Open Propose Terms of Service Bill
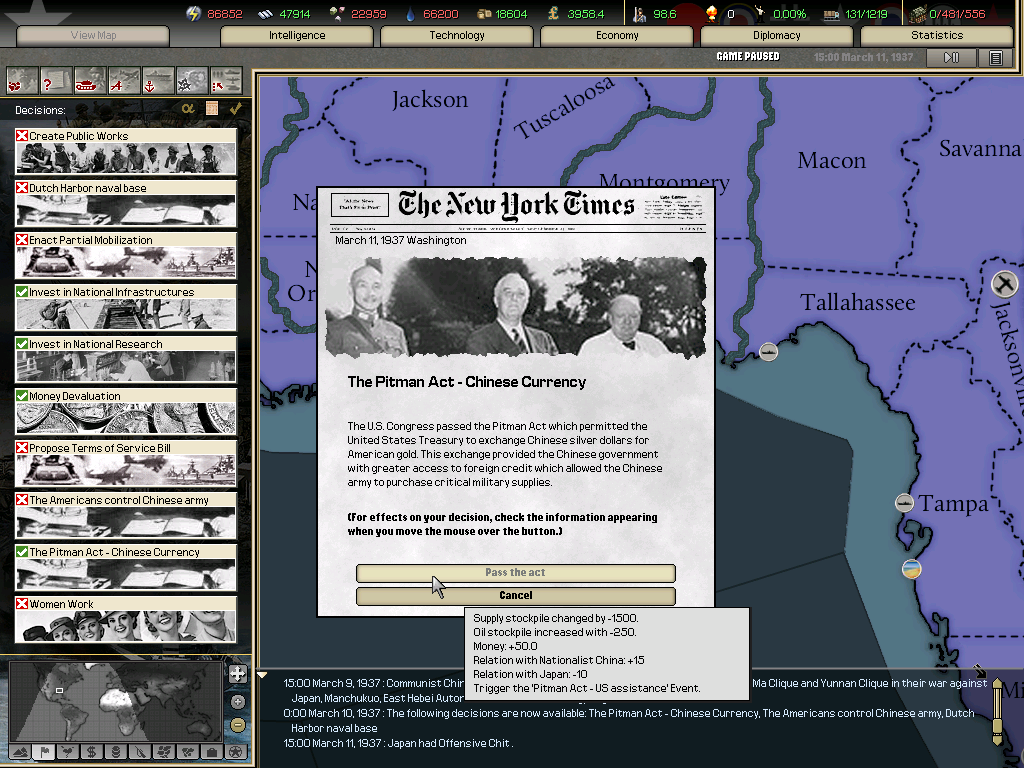 (x=126, y=463)
